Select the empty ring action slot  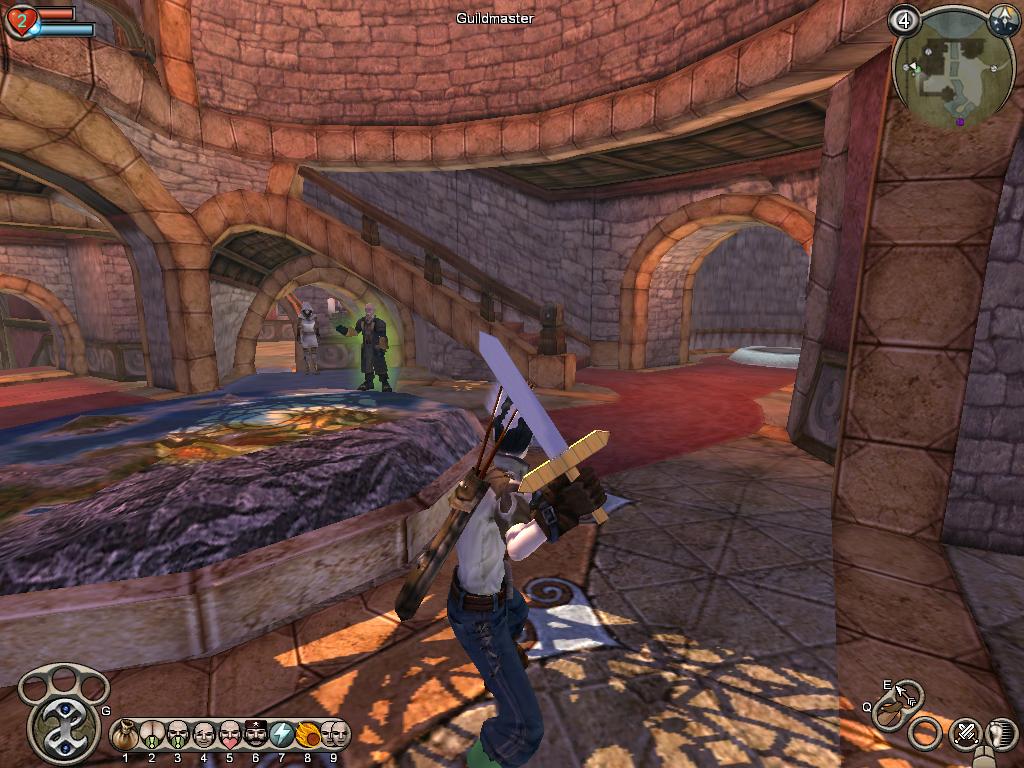tap(926, 735)
